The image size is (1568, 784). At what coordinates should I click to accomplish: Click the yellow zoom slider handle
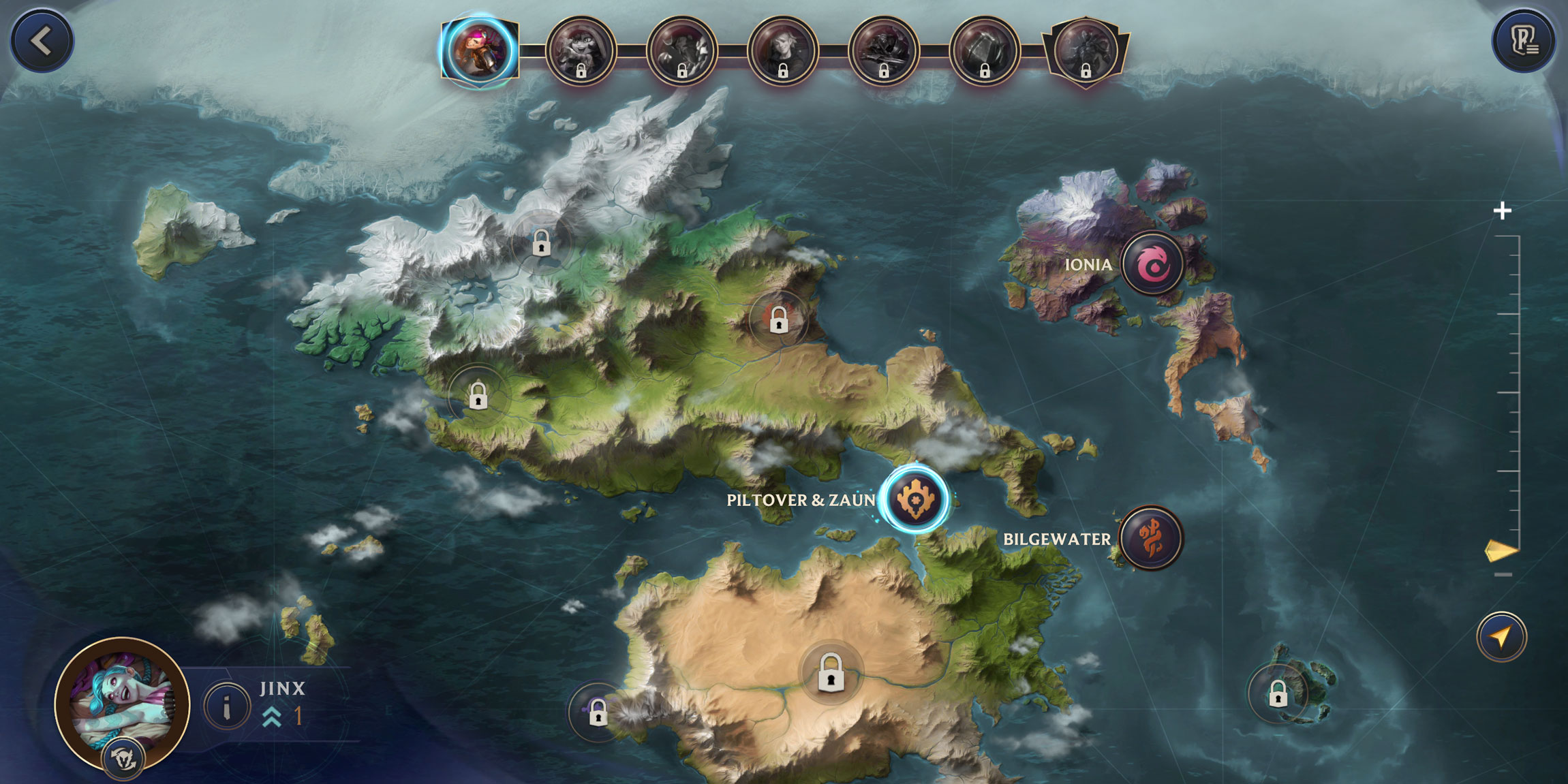[1501, 551]
